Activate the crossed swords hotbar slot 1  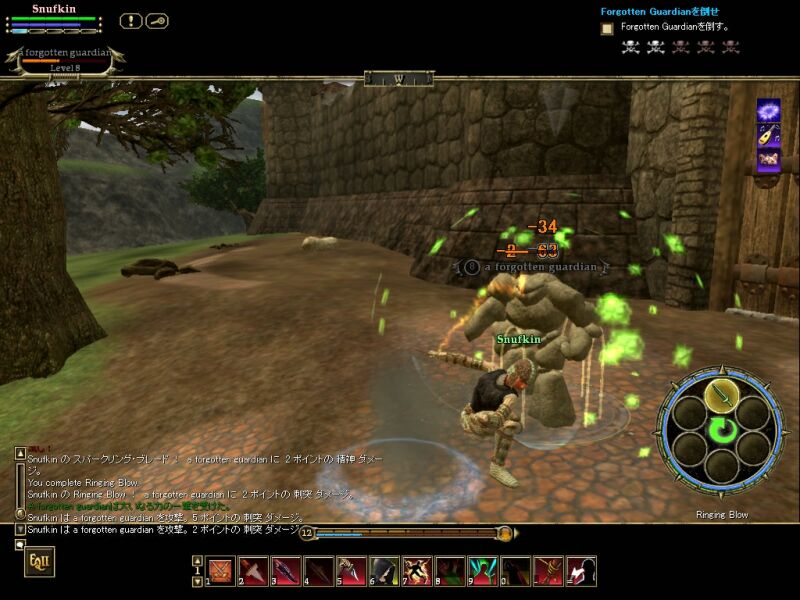tap(221, 571)
